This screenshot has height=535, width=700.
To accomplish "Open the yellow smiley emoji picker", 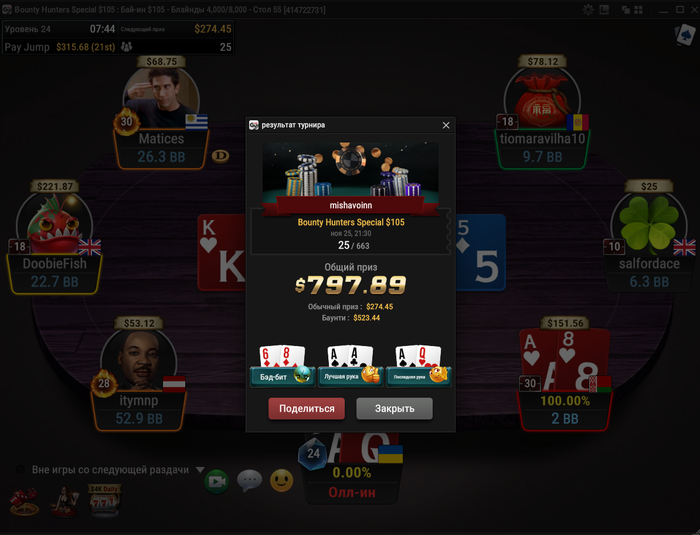I will click(282, 481).
